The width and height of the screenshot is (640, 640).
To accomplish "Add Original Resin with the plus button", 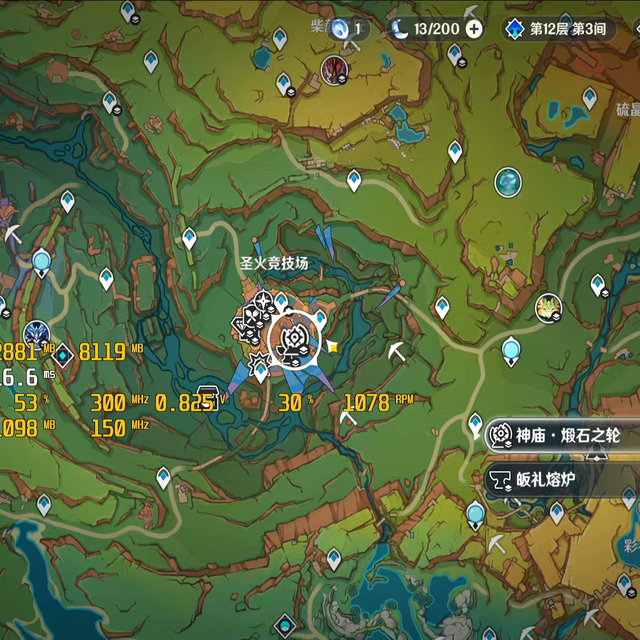I will click(x=474, y=28).
